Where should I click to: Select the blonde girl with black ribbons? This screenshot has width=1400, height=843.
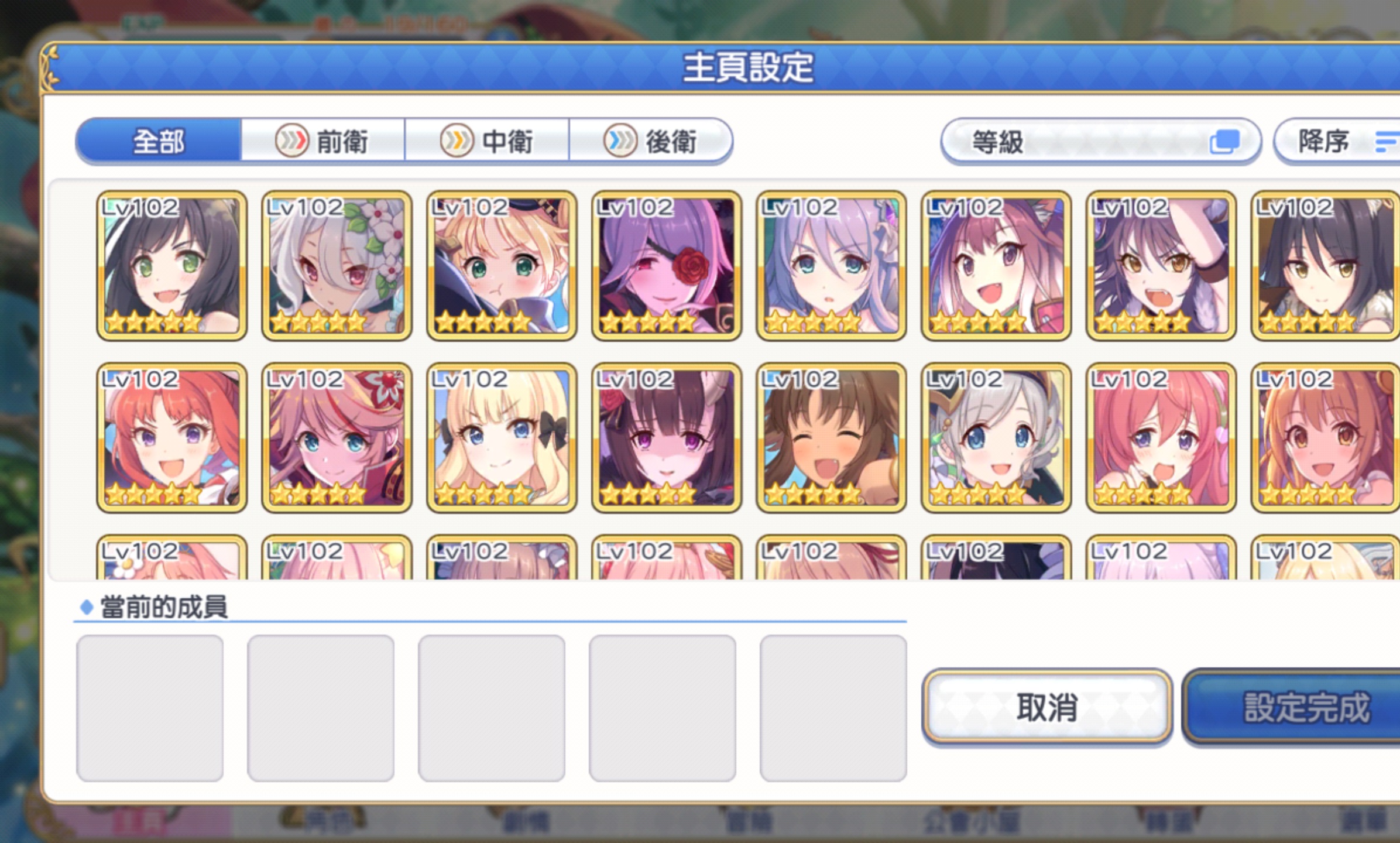click(x=502, y=438)
